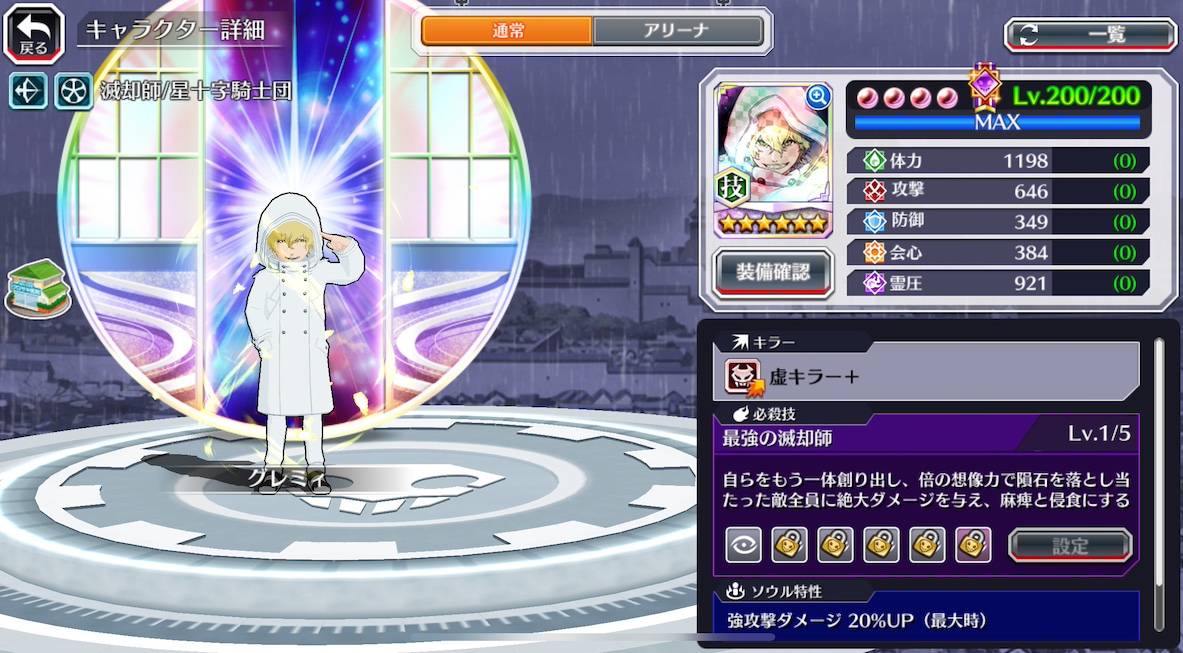Click the 設定 button for special move

click(x=1070, y=546)
